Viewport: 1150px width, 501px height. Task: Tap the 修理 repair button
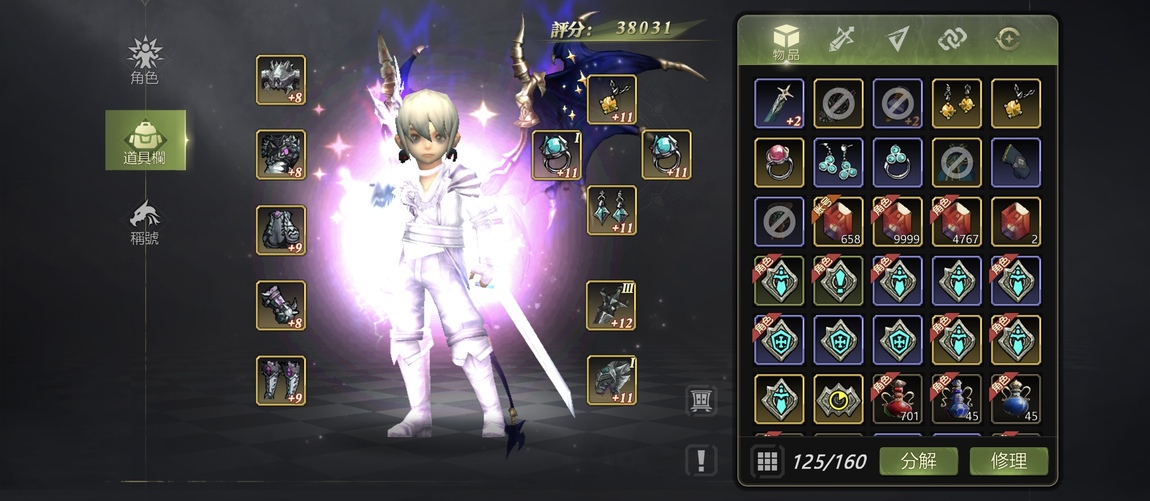point(1009,461)
